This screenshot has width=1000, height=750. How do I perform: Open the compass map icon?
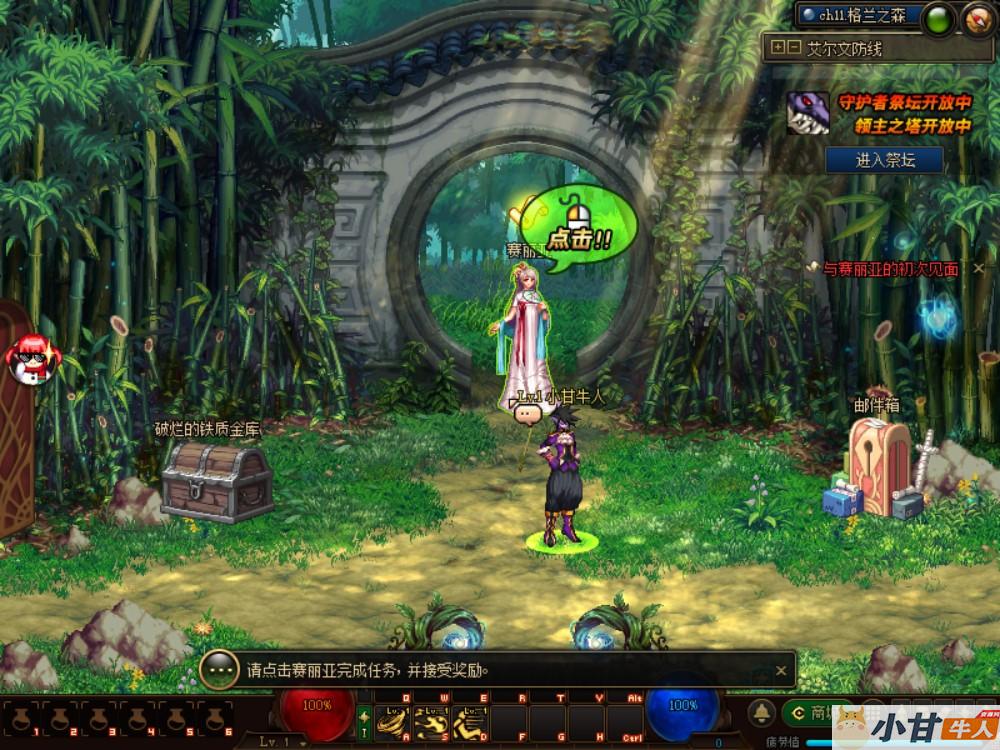(978, 19)
